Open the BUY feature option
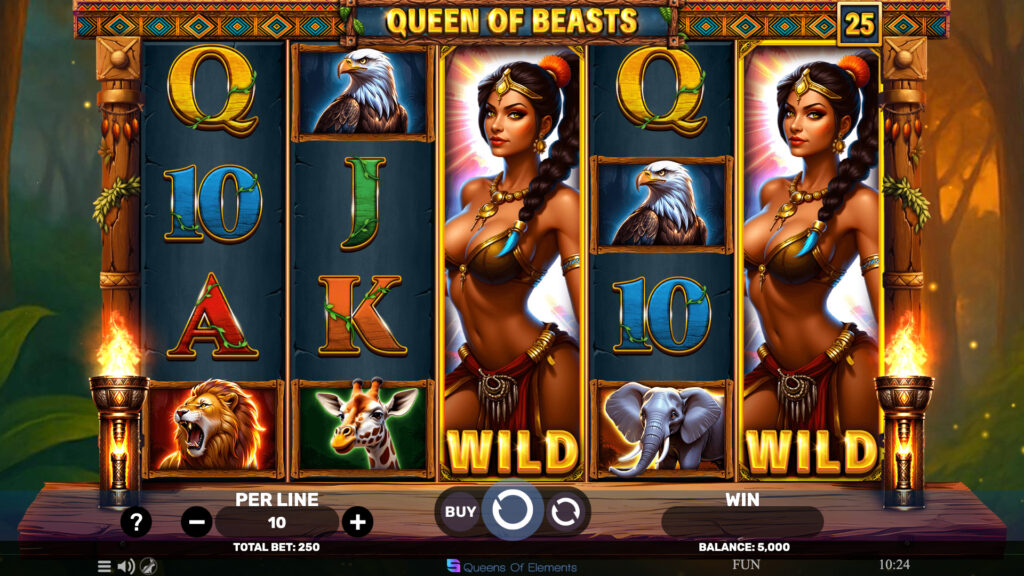1024x576 pixels. [460, 511]
